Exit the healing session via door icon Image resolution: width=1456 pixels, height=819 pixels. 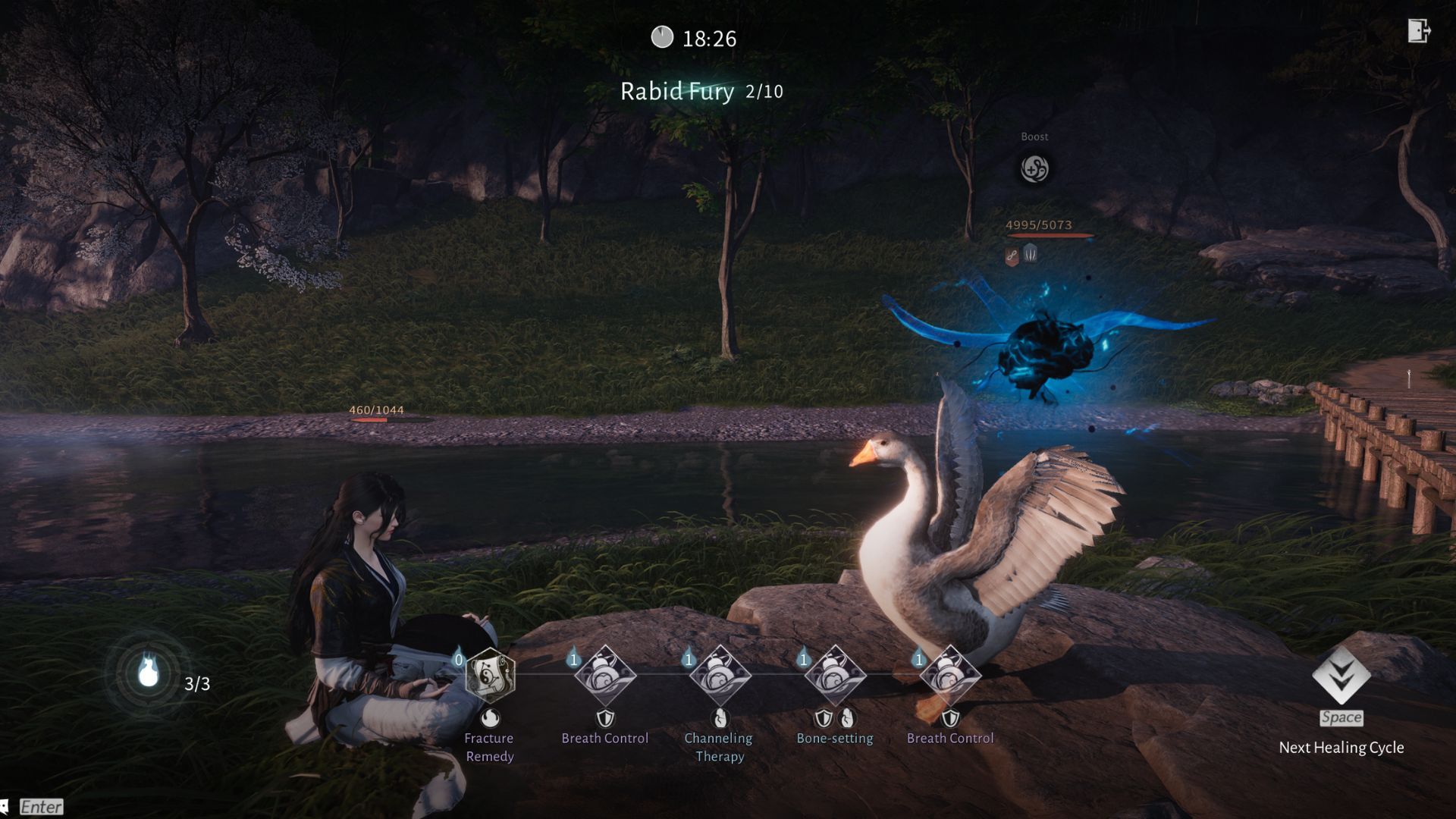pyautogui.click(x=1419, y=31)
